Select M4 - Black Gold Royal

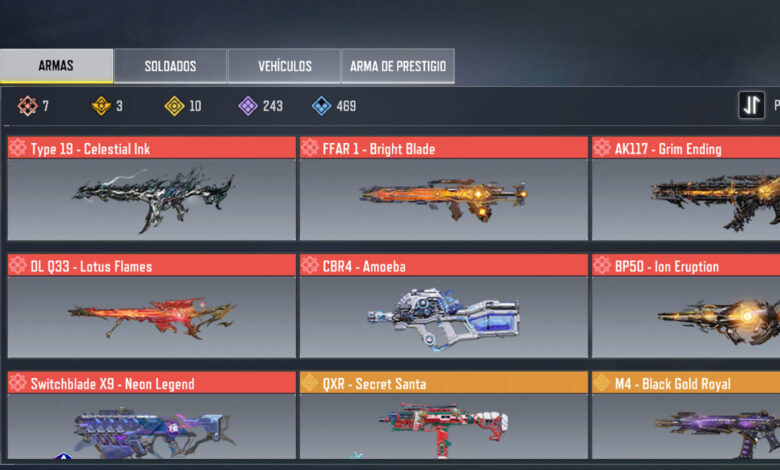pyautogui.click(x=686, y=416)
